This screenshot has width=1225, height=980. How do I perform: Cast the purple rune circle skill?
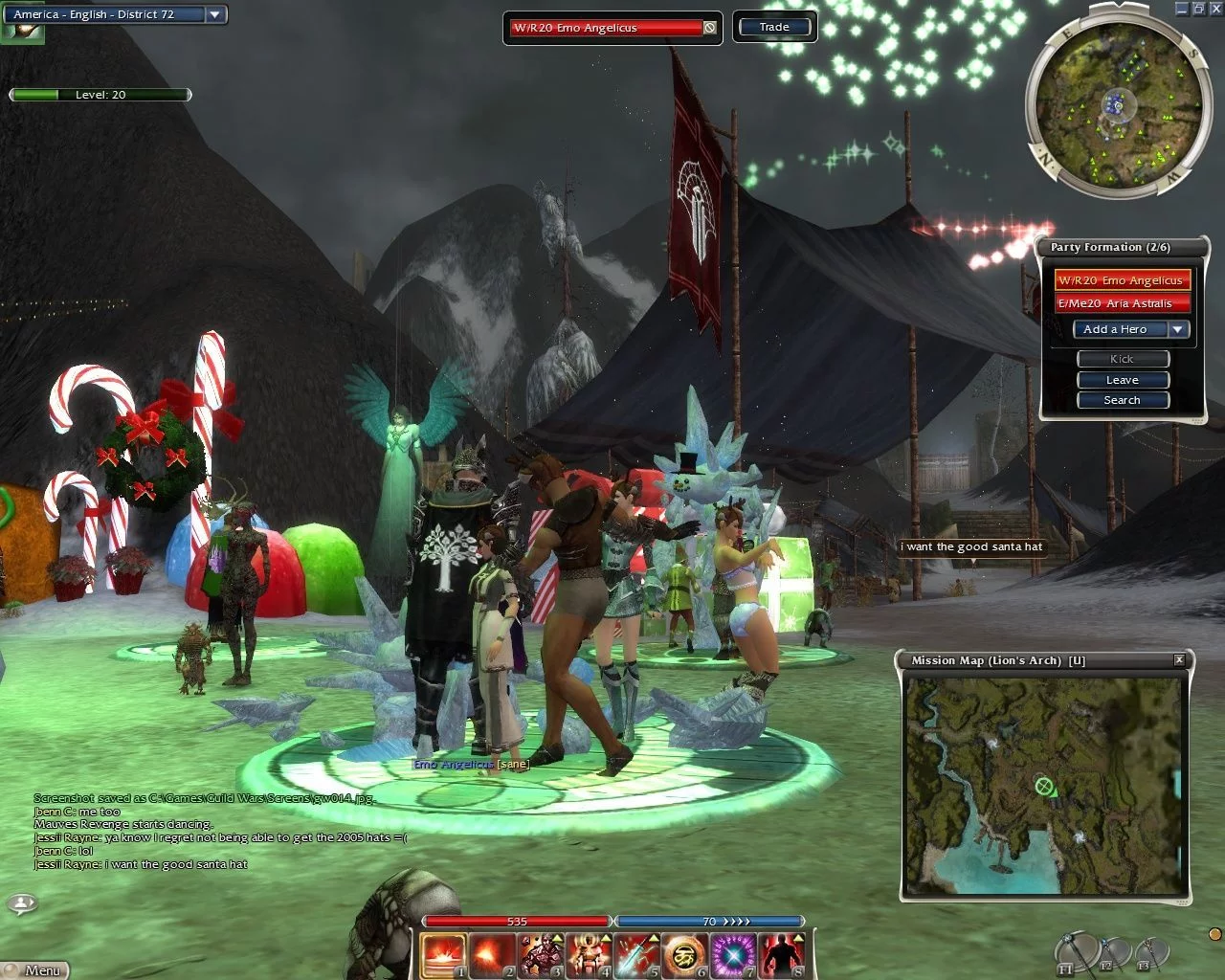(734, 954)
